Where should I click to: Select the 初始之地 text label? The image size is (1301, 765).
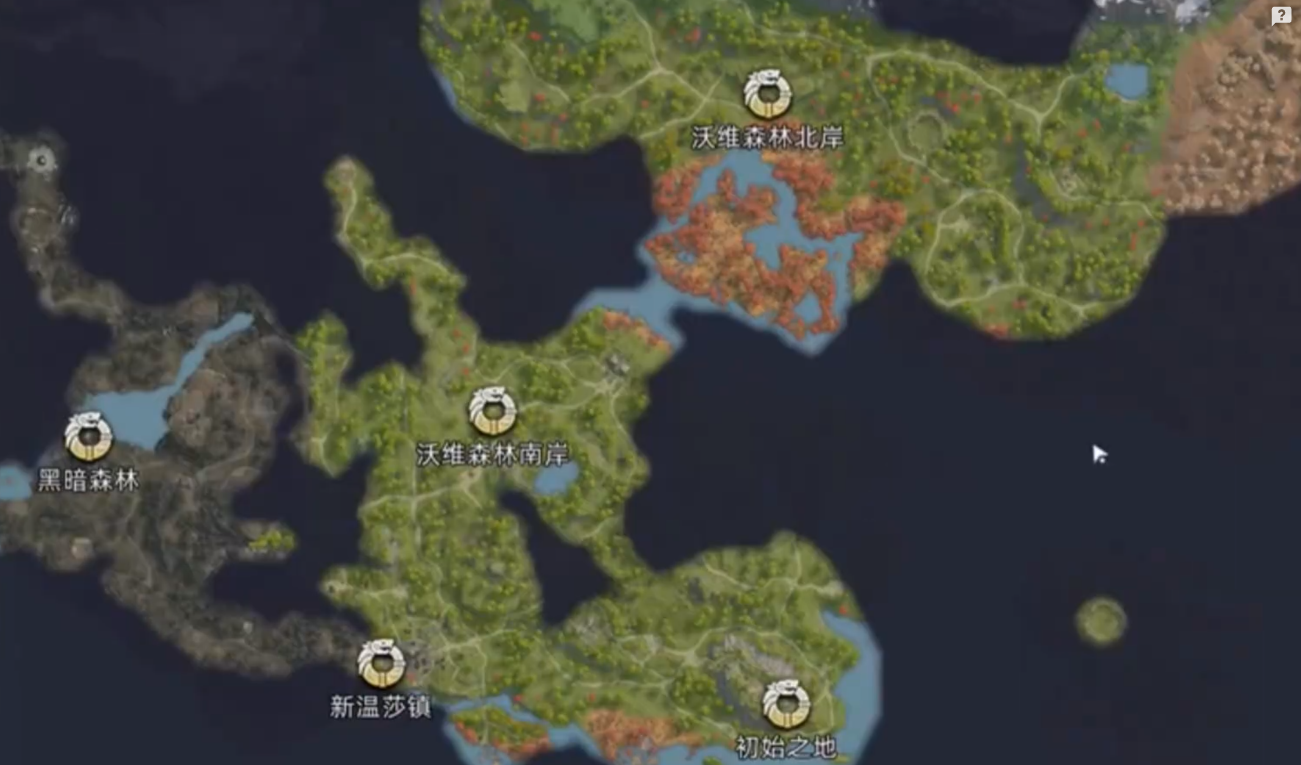point(787,745)
